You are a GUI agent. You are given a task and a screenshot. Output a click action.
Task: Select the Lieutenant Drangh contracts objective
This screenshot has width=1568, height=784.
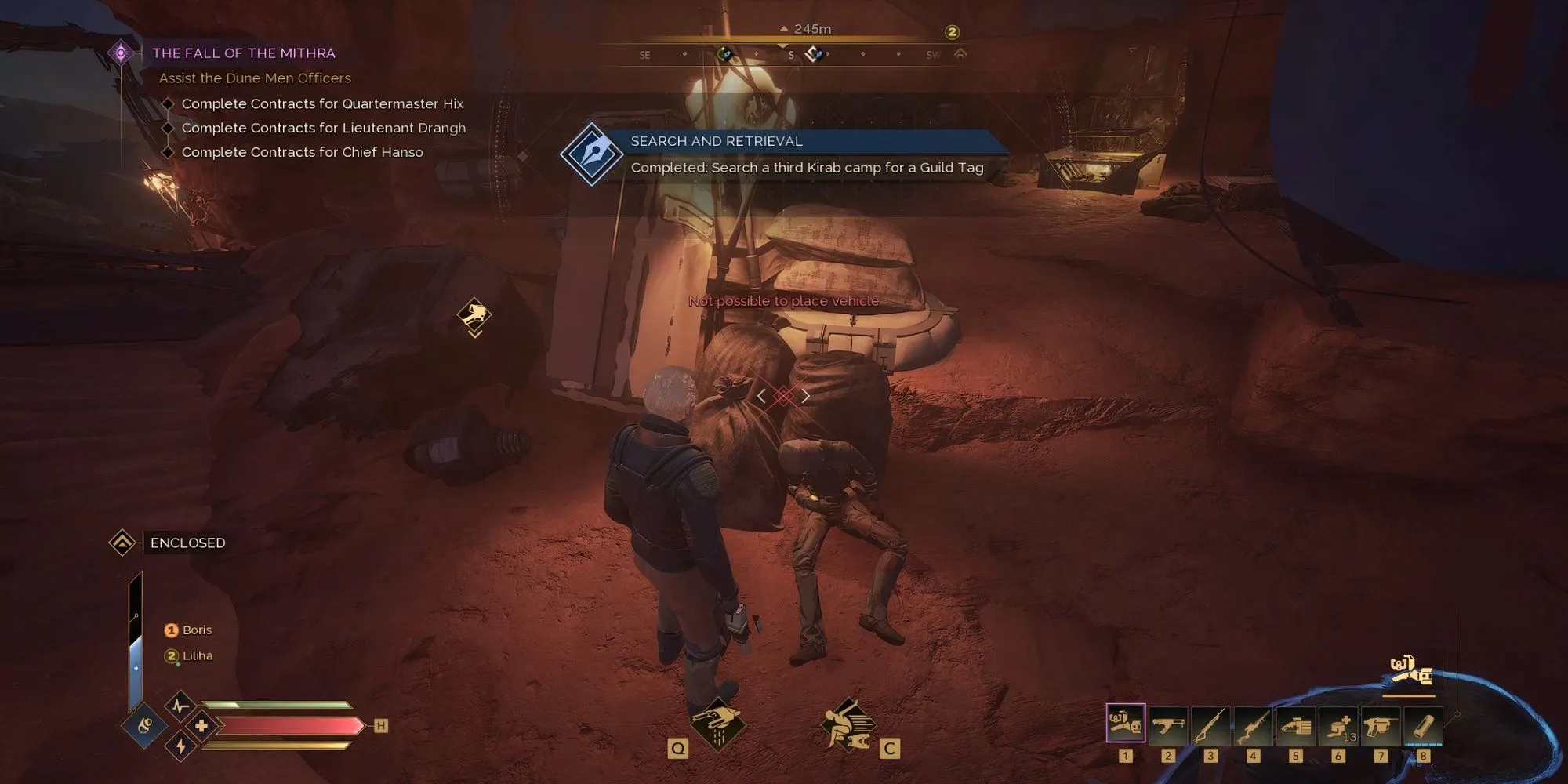tap(323, 128)
